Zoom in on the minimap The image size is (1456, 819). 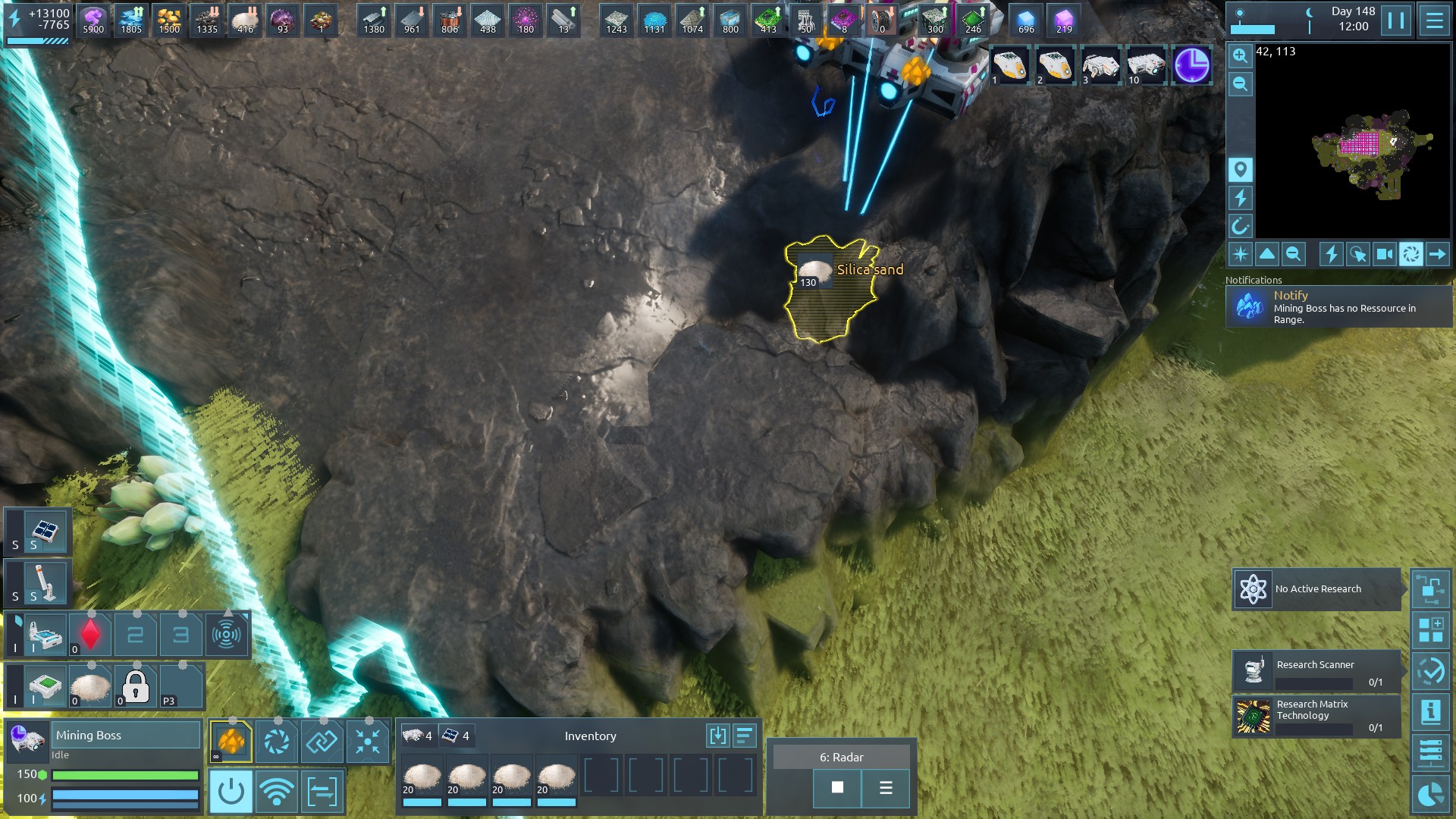(1240, 55)
